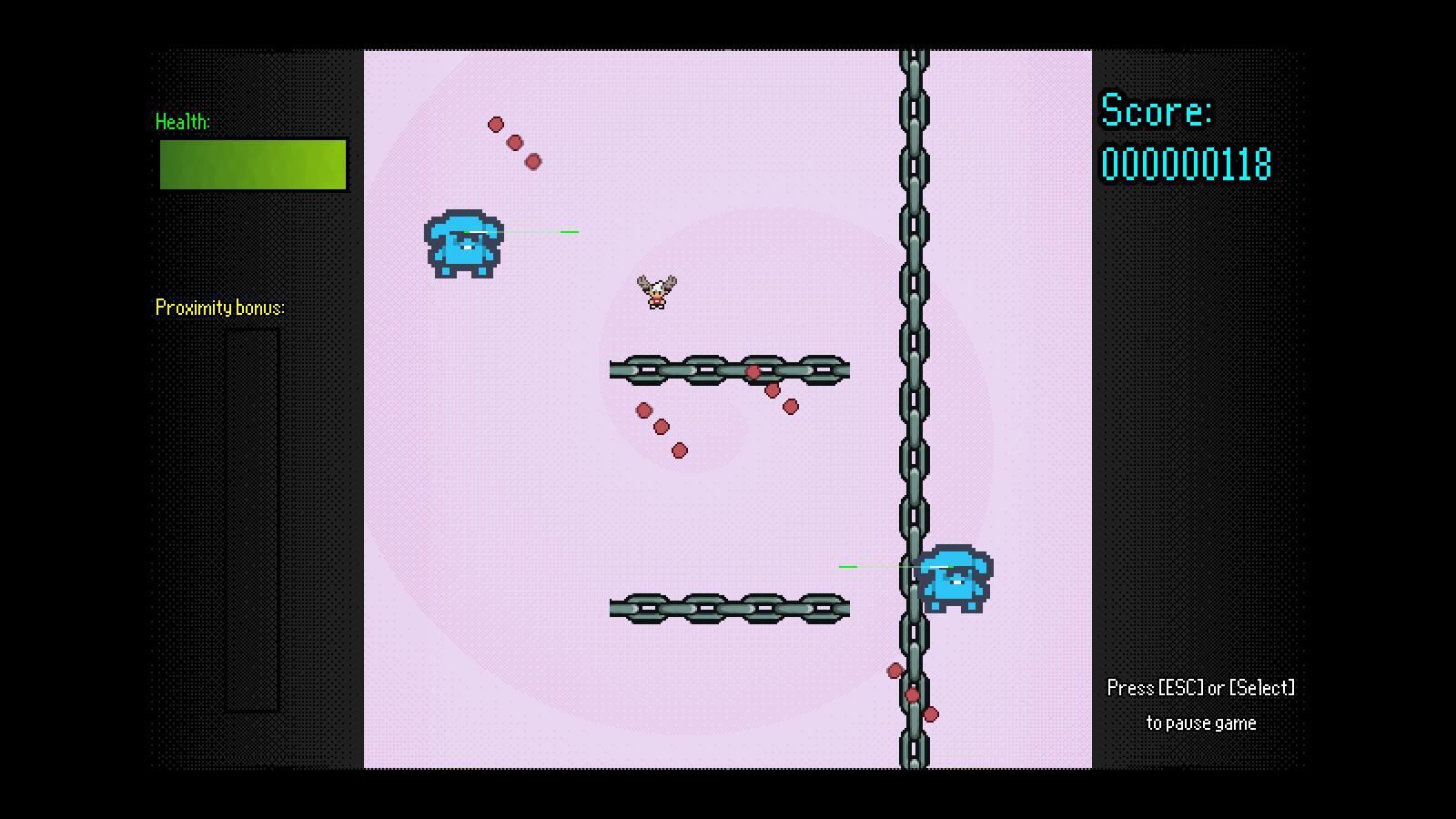The height and width of the screenshot is (819, 1456).
Task: Select the flying clown player character
Action: coord(655,291)
